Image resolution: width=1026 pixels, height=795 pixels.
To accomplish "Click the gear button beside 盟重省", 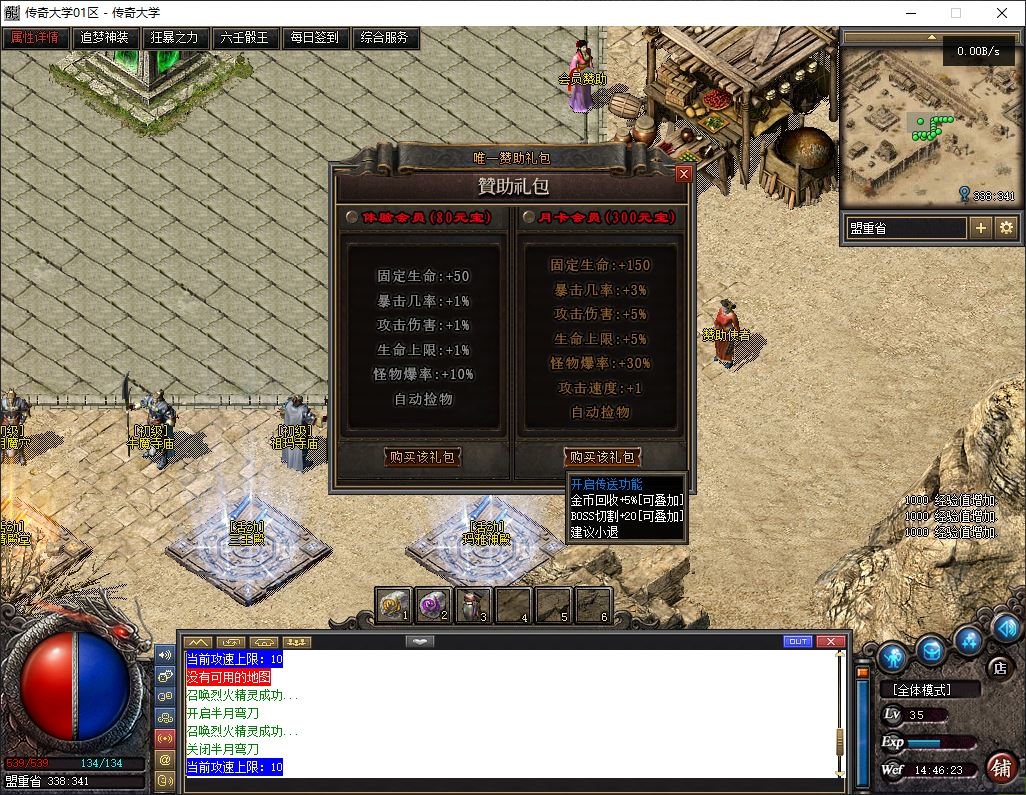I will (x=1006, y=228).
